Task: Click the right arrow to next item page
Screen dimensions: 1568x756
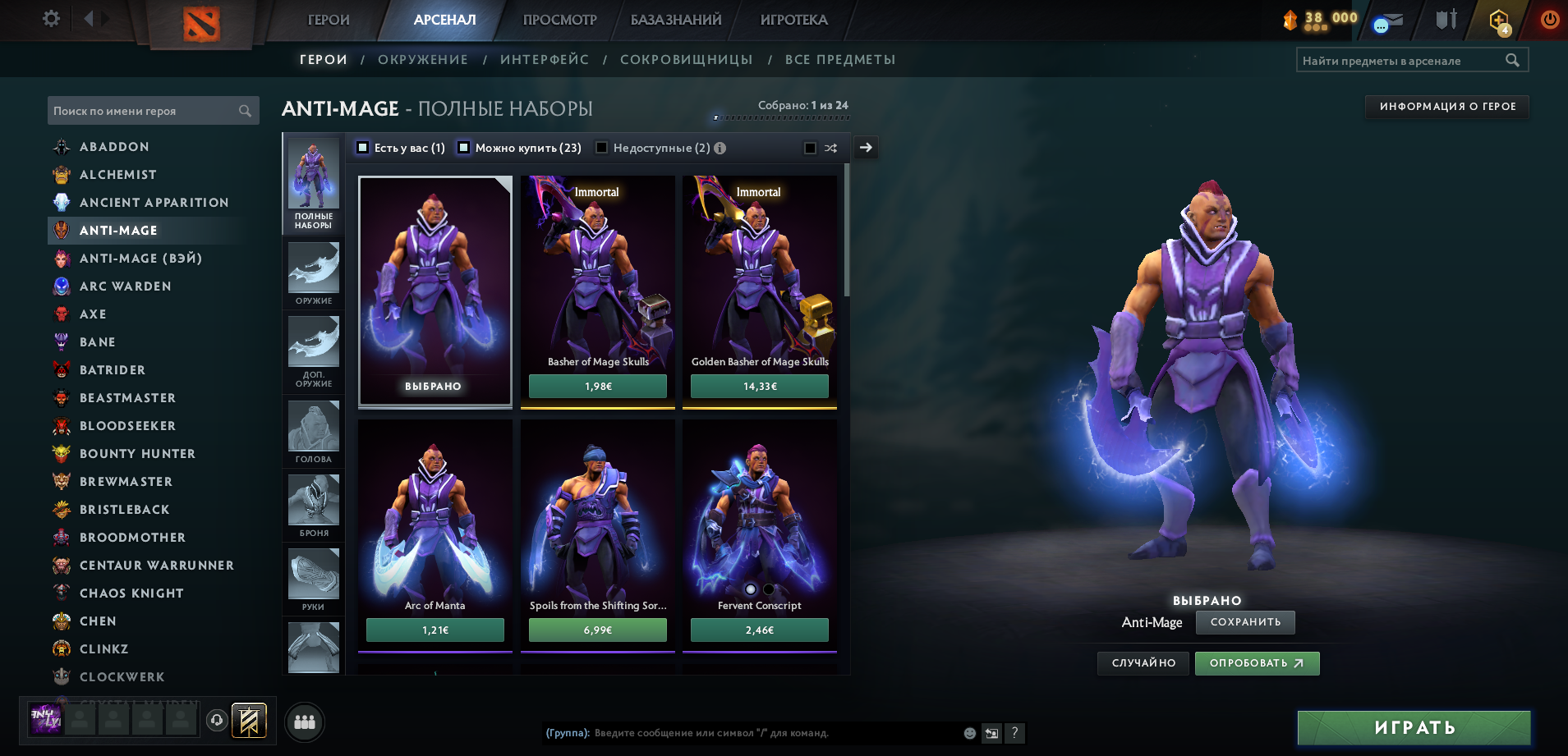Action: 865,148
